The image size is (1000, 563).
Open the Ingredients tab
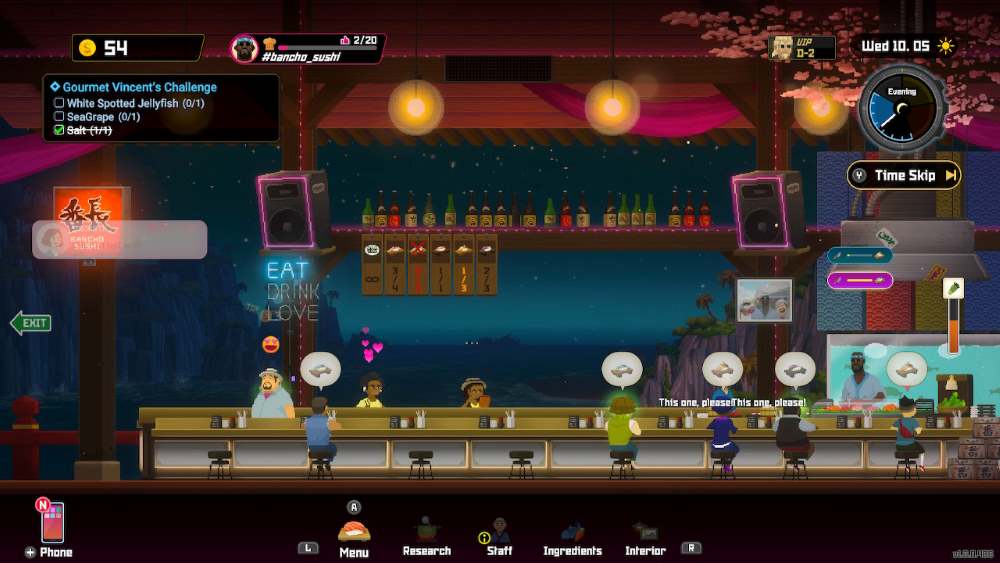point(572,537)
